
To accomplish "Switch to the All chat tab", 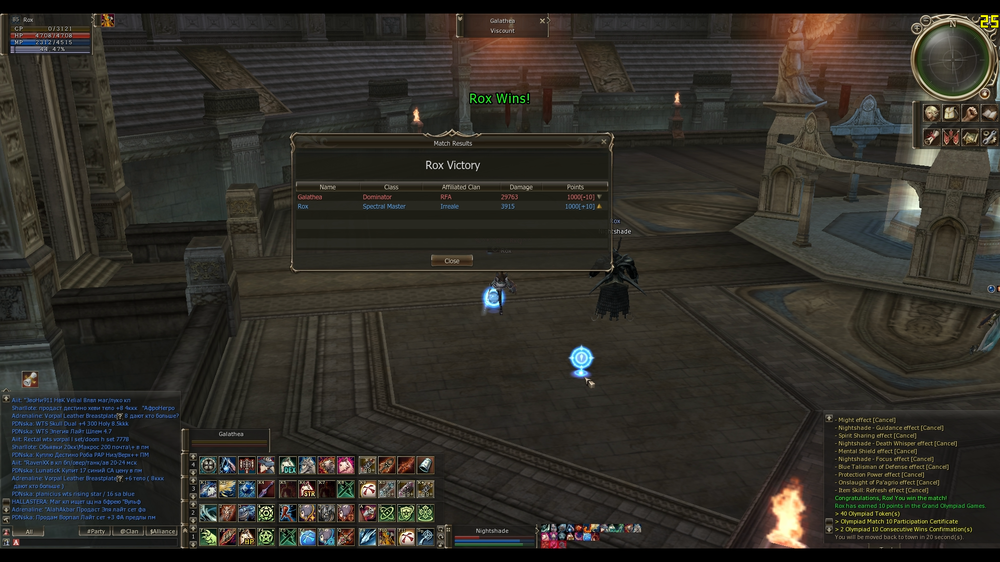I will (29, 531).
